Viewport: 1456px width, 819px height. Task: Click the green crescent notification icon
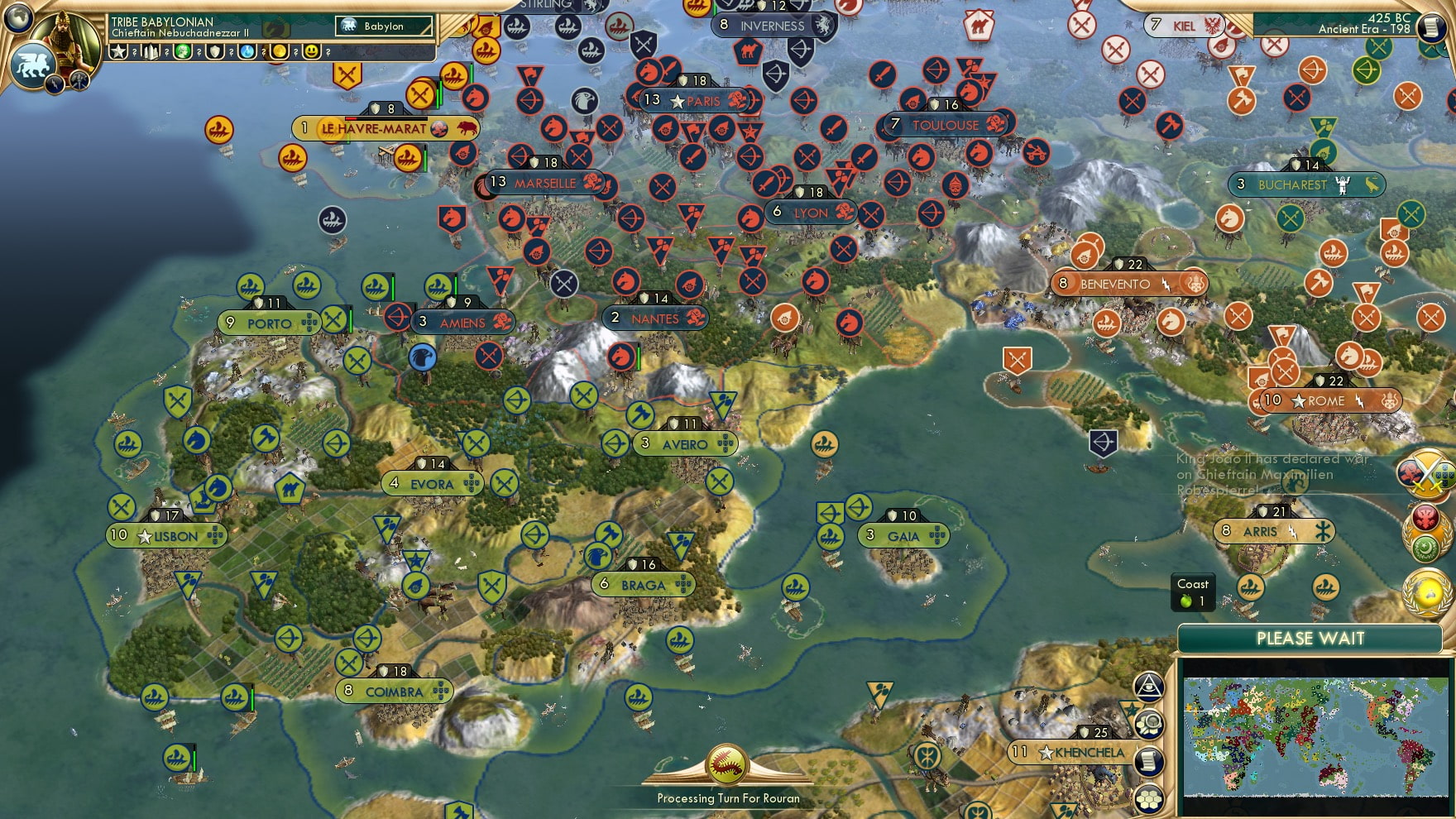click(1425, 550)
